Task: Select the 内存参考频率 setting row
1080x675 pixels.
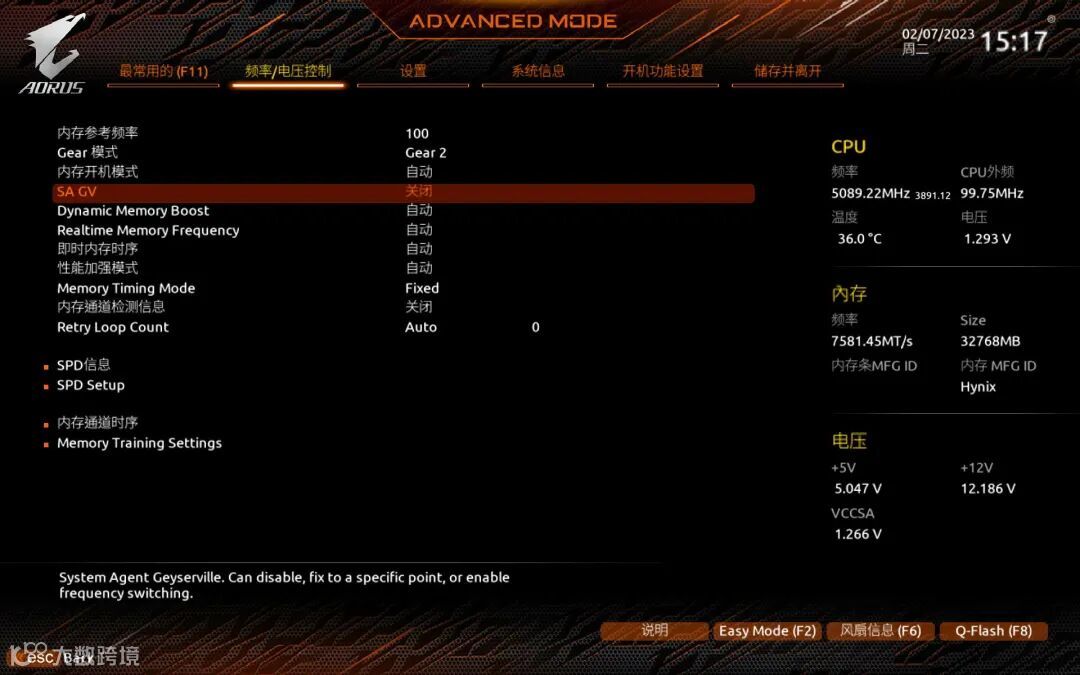Action: click(98, 133)
